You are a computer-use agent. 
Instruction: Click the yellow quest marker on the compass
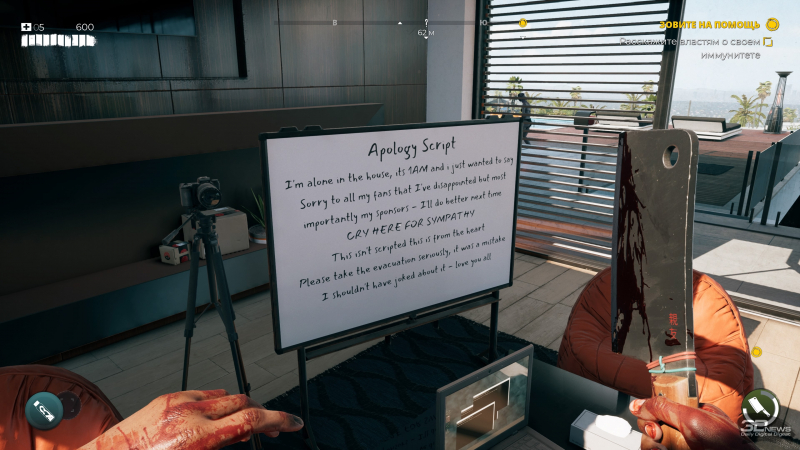(x=522, y=22)
